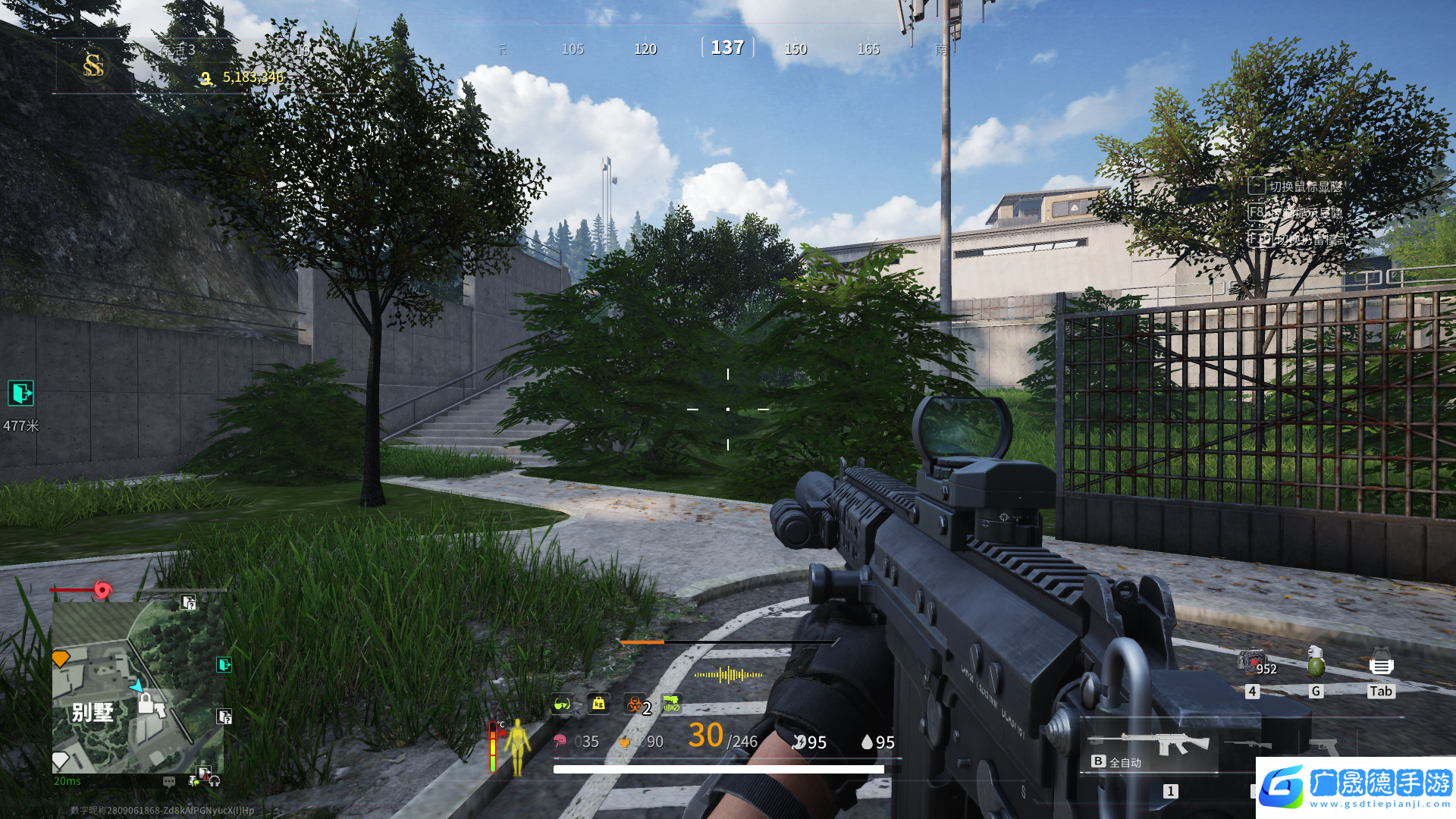Click the green pistol status icon
1456x819 pixels.
(671, 704)
